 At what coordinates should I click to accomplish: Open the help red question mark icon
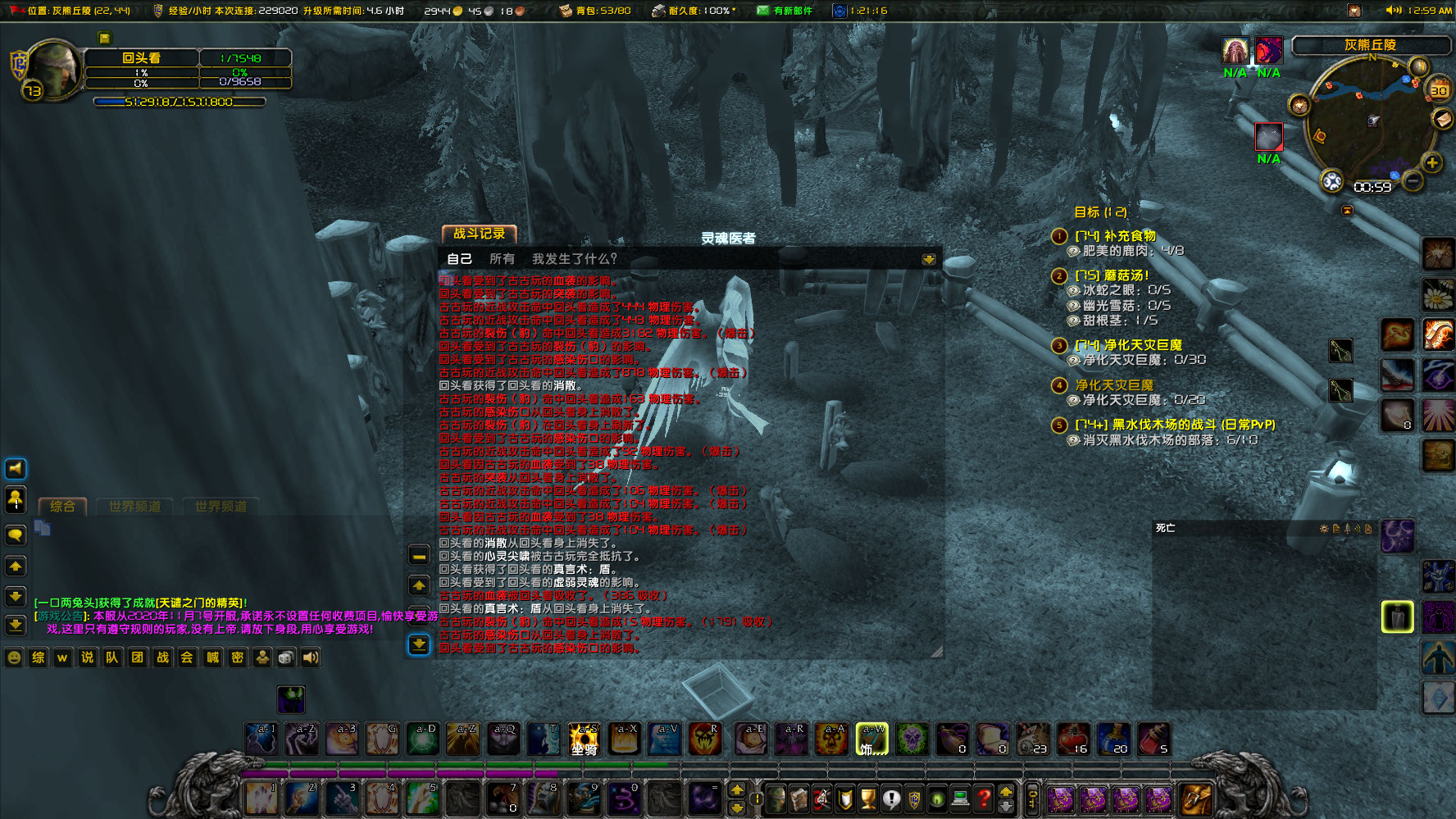coord(983,799)
